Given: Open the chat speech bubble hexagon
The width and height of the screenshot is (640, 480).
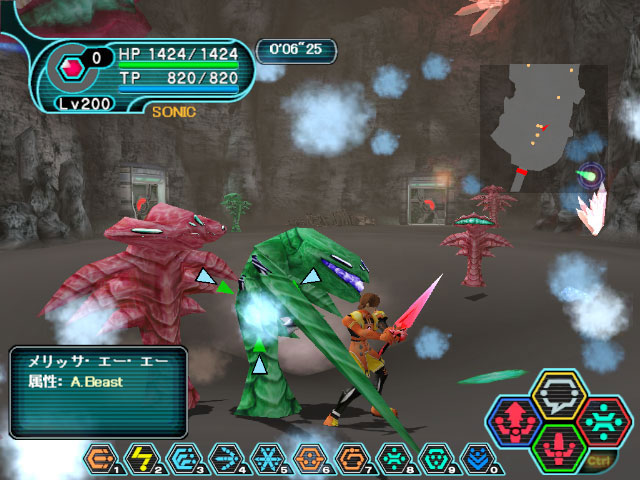Looking at the screenshot, I should point(558,395).
